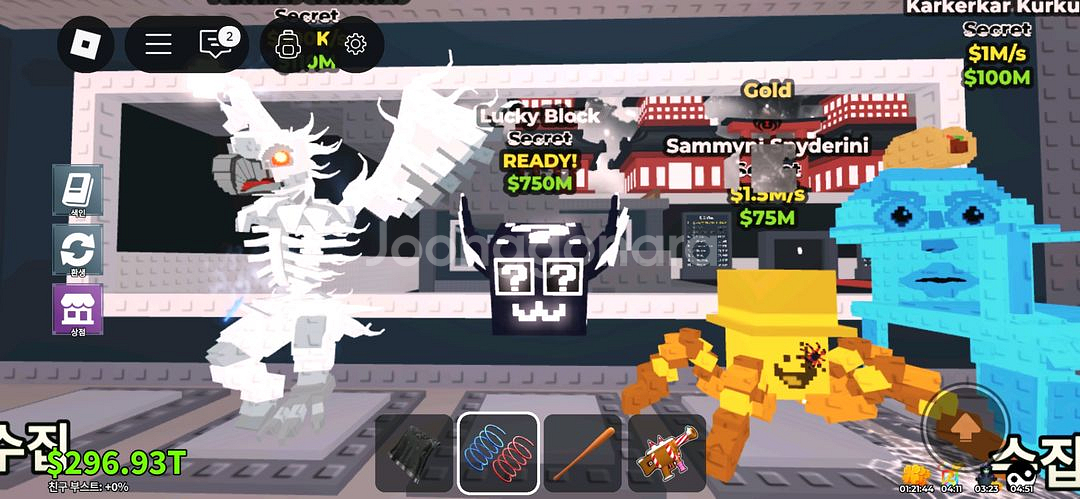This screenshot has width=1080, height=499.
Task: Choose the baseball bat slot
Action: click(x=582, y=454)
